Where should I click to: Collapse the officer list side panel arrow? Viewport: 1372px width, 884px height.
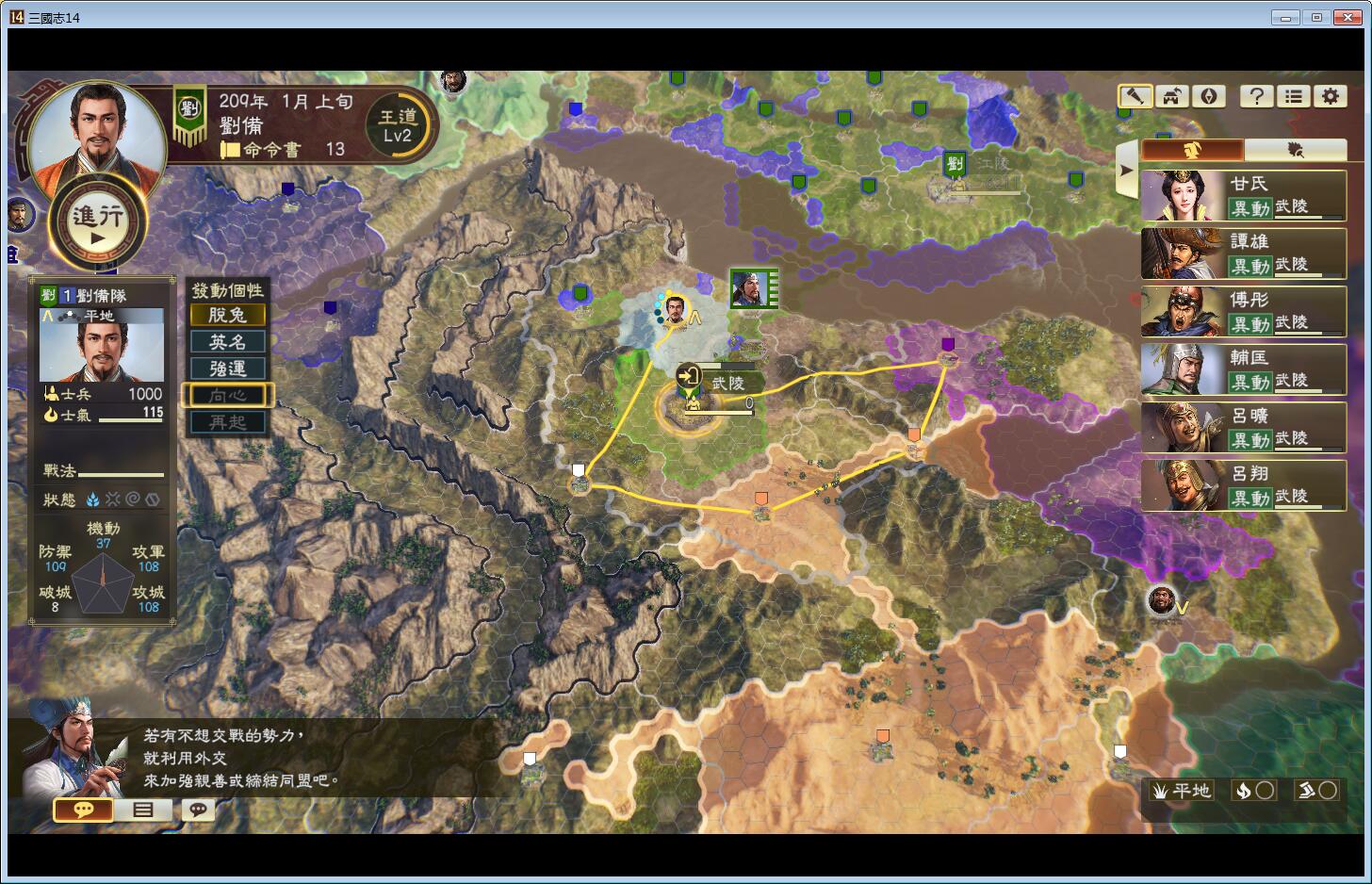click(x=1125, y=171)
